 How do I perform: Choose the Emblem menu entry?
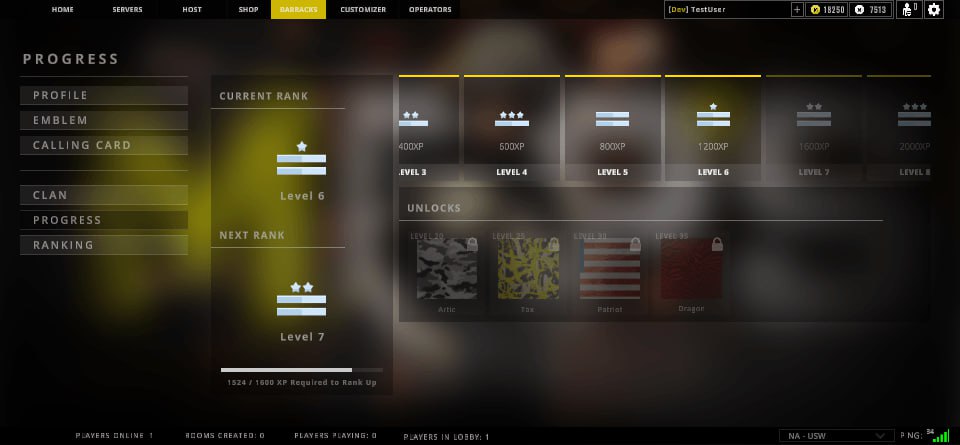(x=104, y=121)
